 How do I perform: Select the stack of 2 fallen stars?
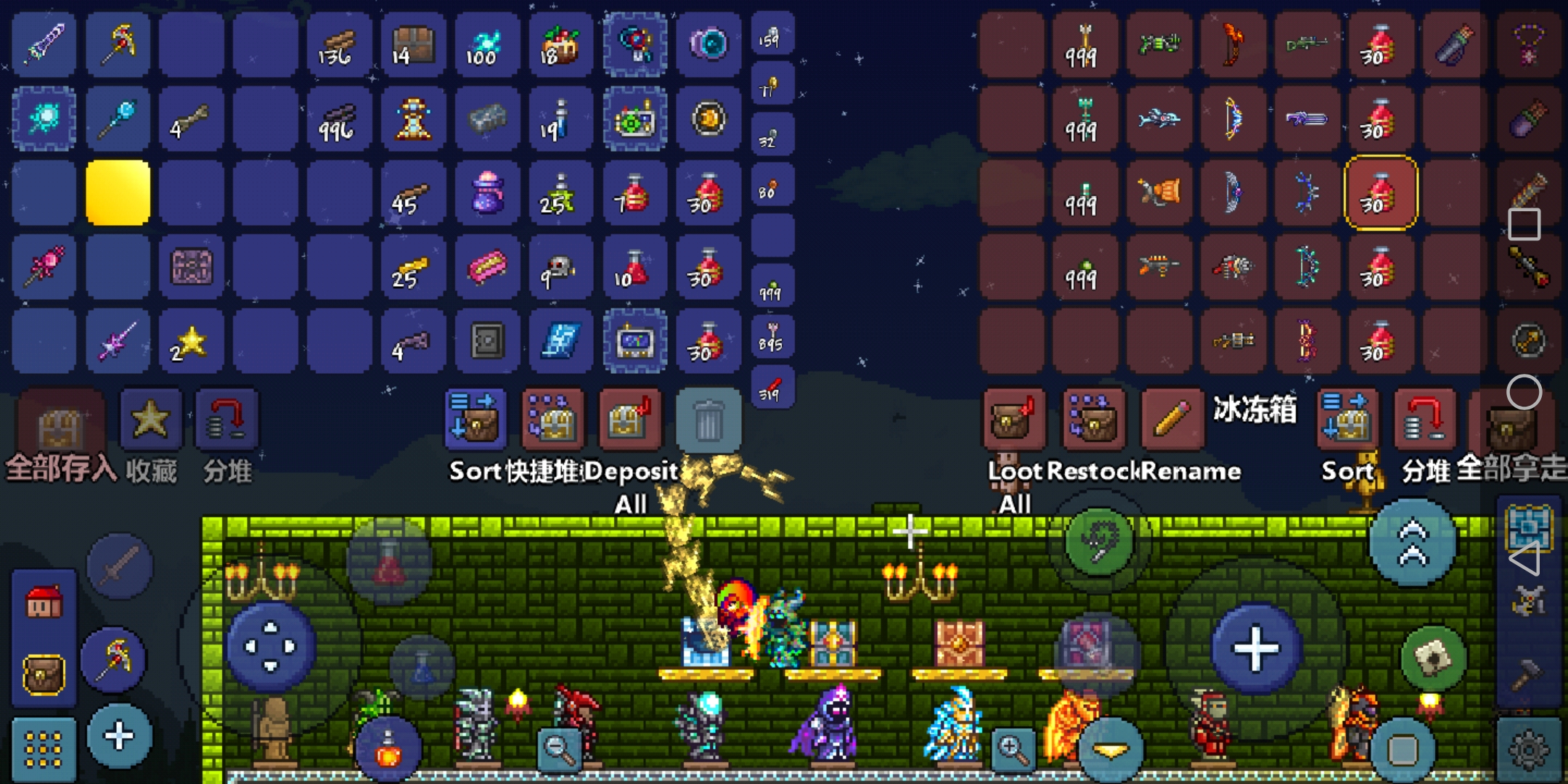[x=191, y=341]
